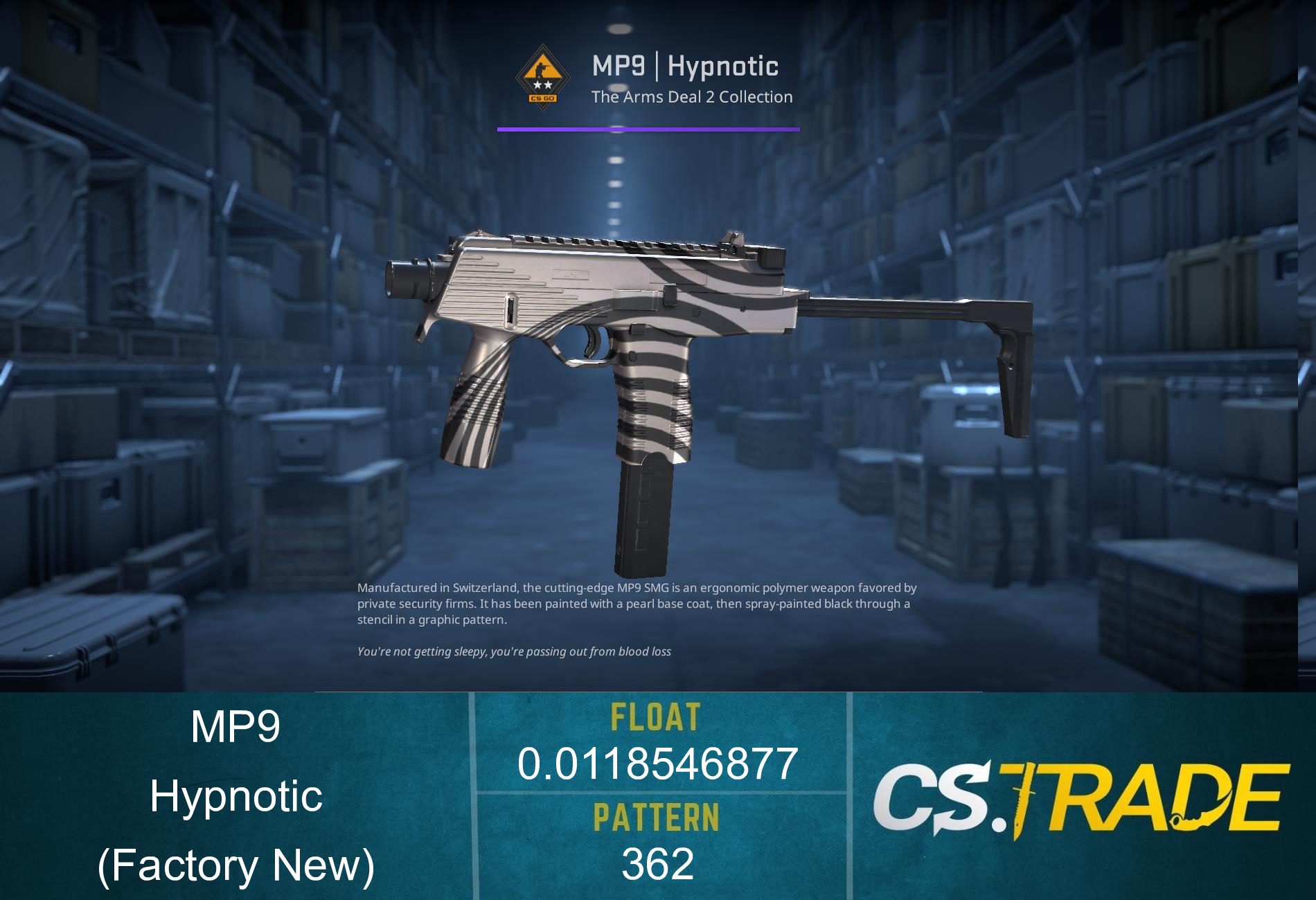Image resolution: width=1316 pixels, height=900 pixels.
Task: Click the purple wear quality bar
Action: [x=648, y=128]
